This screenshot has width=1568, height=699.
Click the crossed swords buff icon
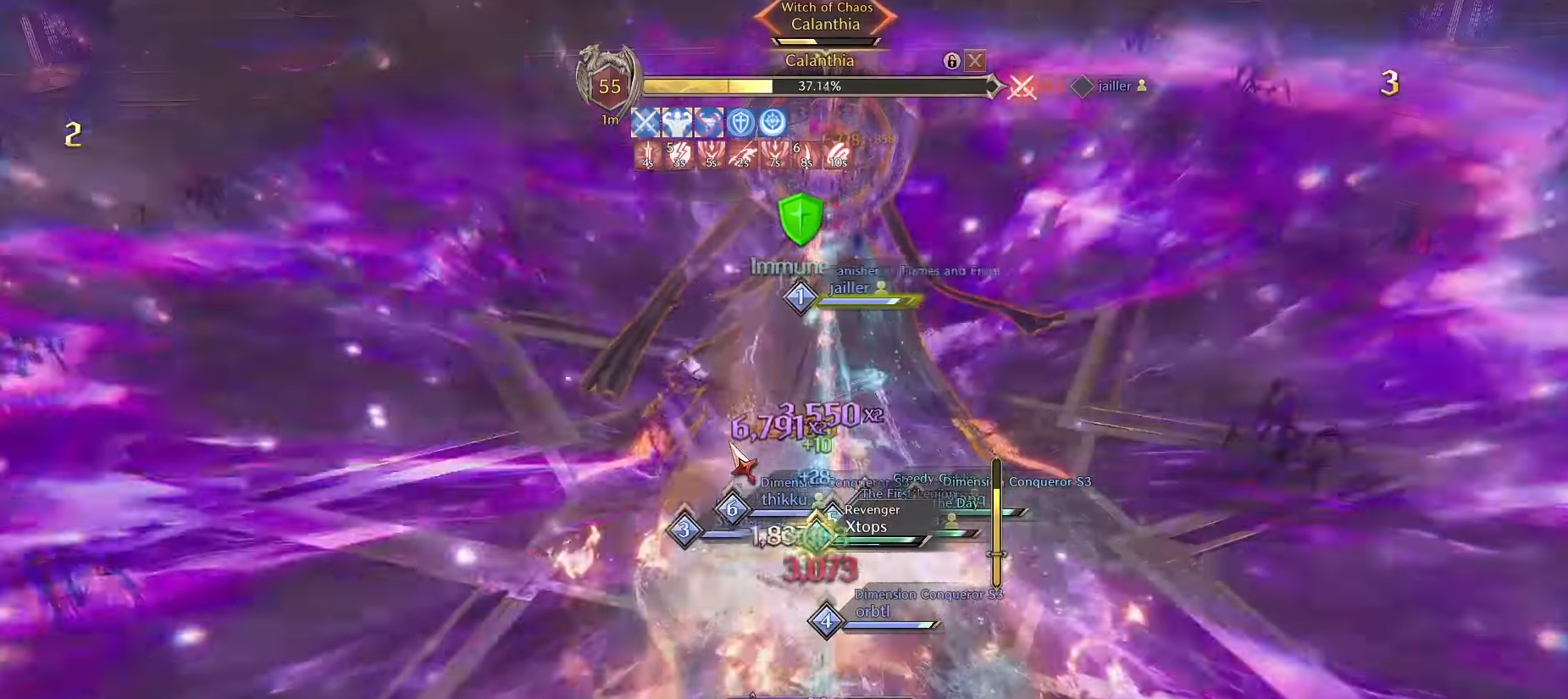pos(645,123)
